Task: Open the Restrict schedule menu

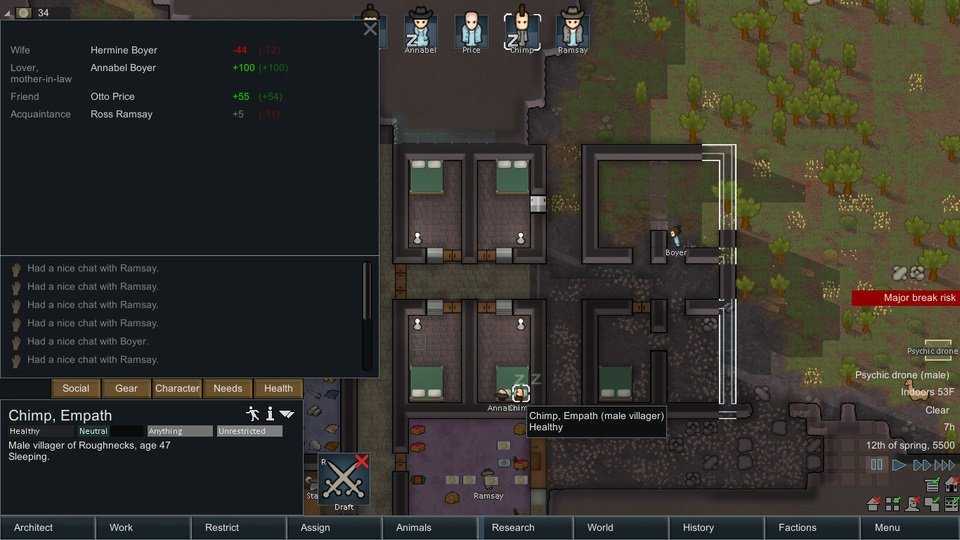Action: (x=222, y=527)
